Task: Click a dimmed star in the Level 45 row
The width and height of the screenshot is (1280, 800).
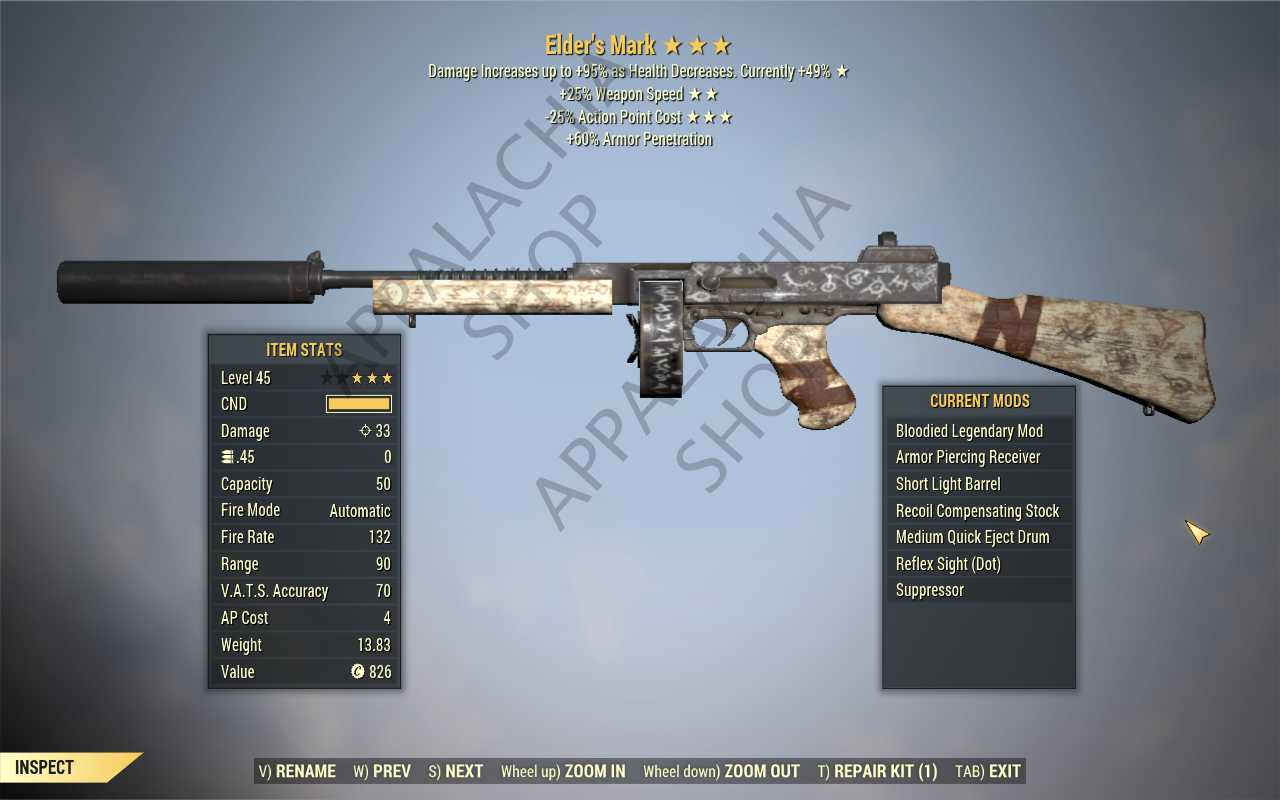Action: (328, 377)
